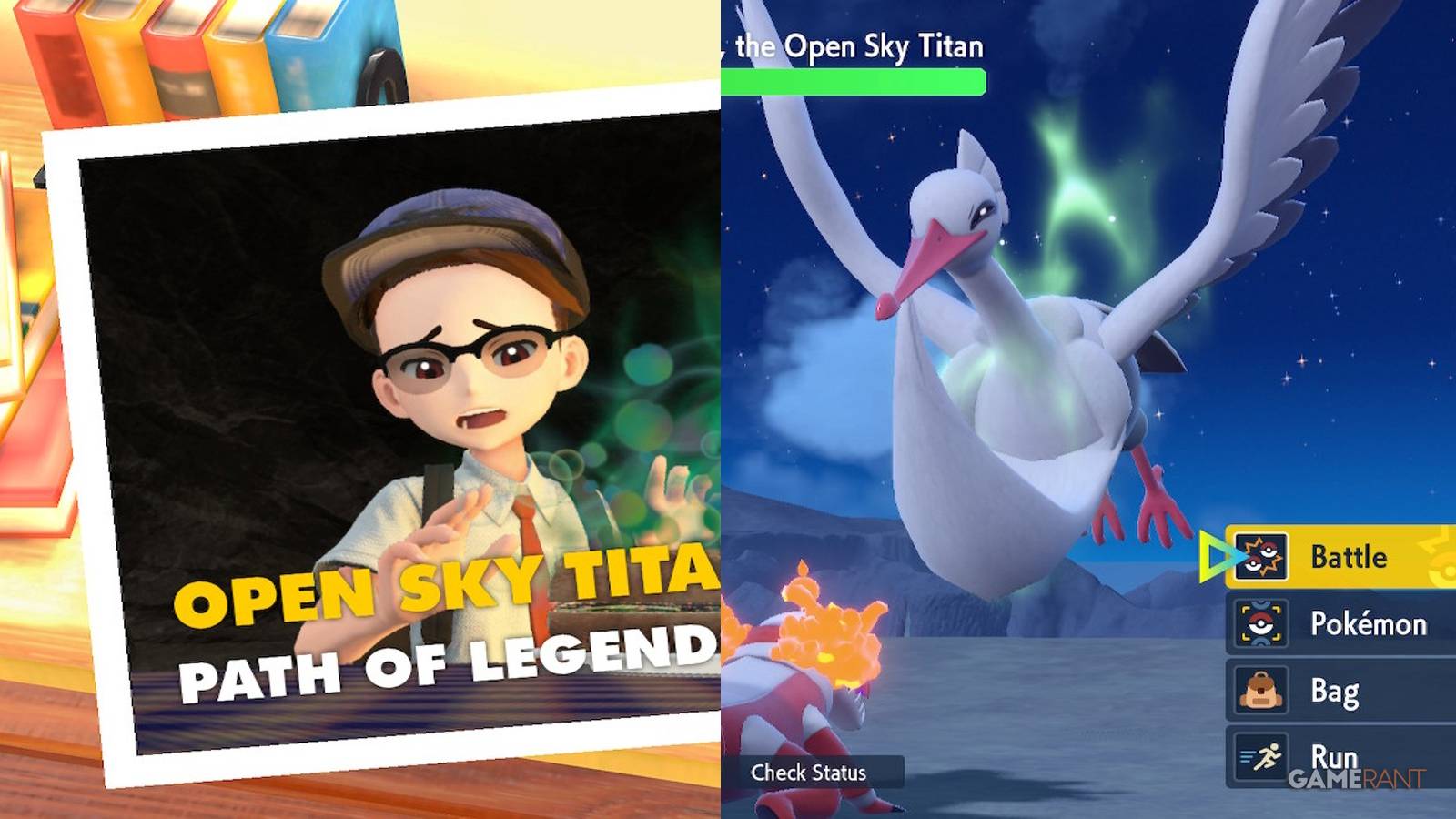Click the running trainer Run icon
Viewport: 1456px width, 819px height.
1265,756
